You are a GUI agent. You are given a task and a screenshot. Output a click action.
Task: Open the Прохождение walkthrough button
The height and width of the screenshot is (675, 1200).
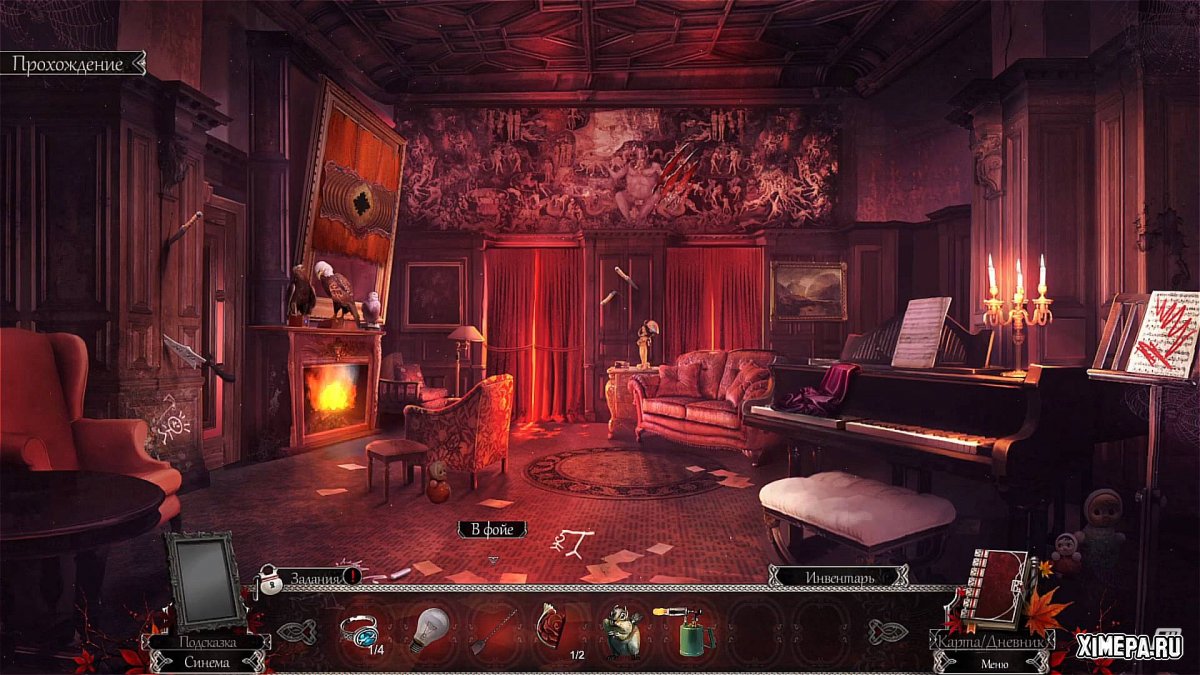click(70, 65)
